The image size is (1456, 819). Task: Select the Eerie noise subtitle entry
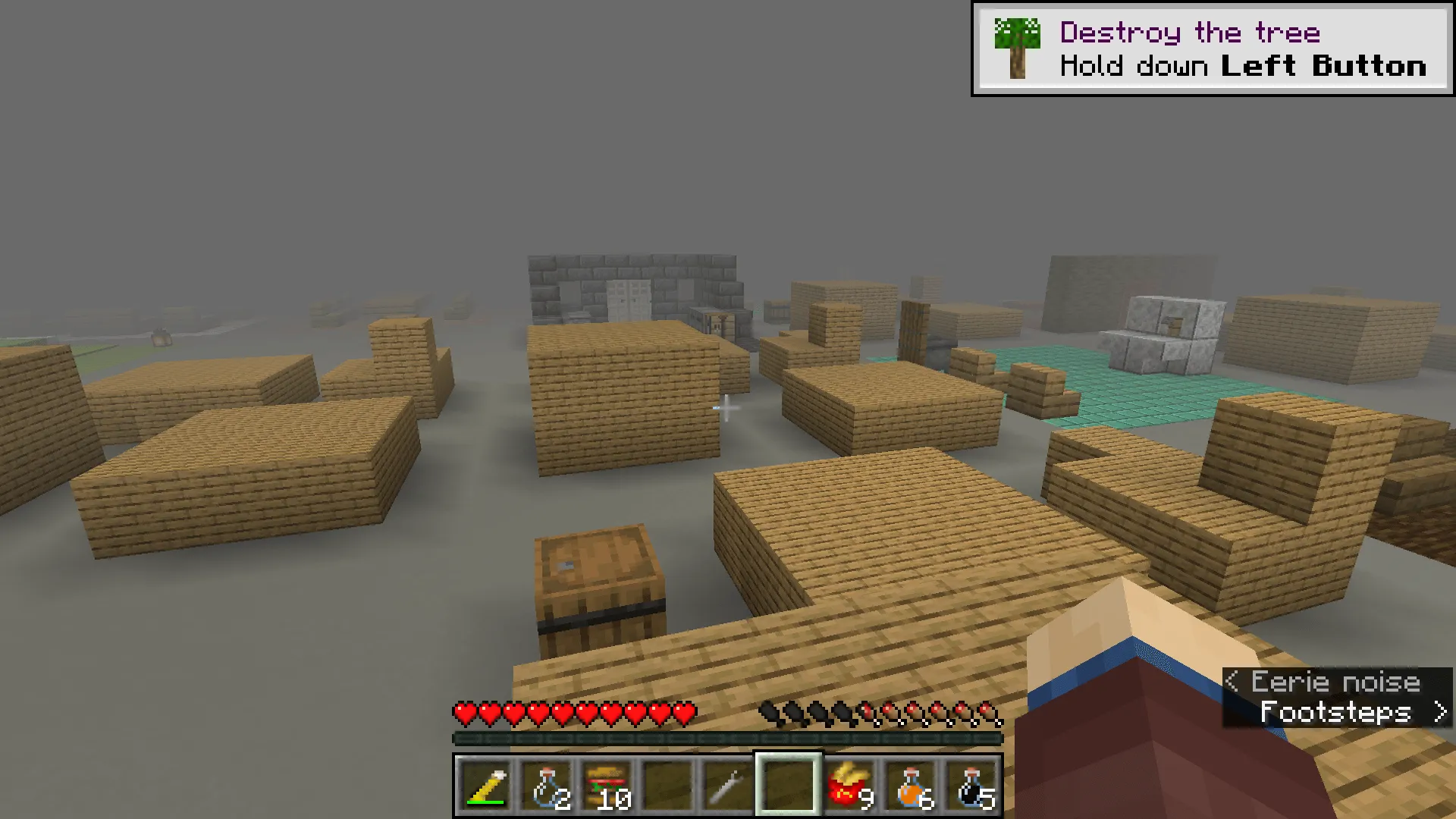tap(1335, 682)
